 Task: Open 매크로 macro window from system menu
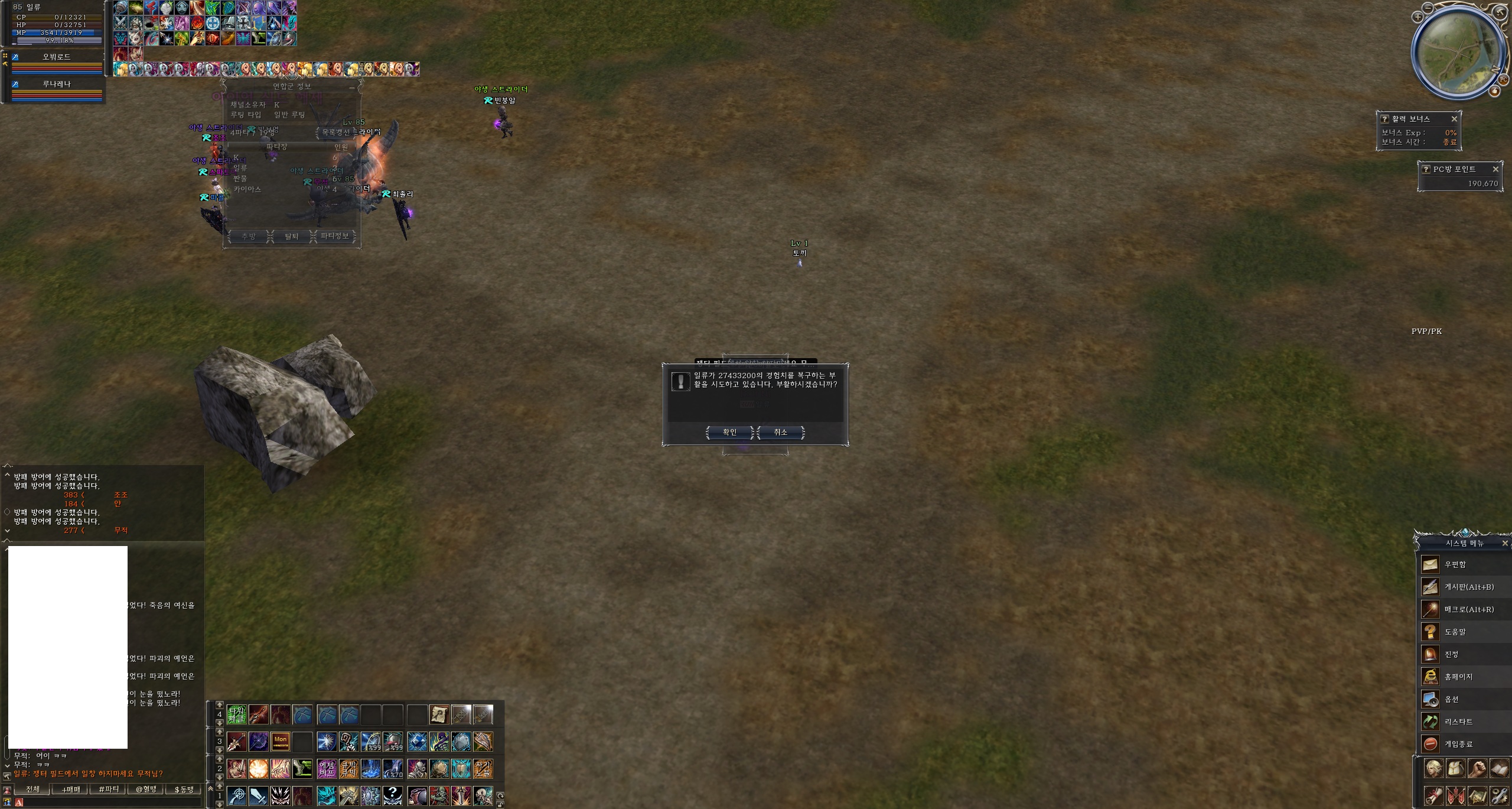point(1468,609)
